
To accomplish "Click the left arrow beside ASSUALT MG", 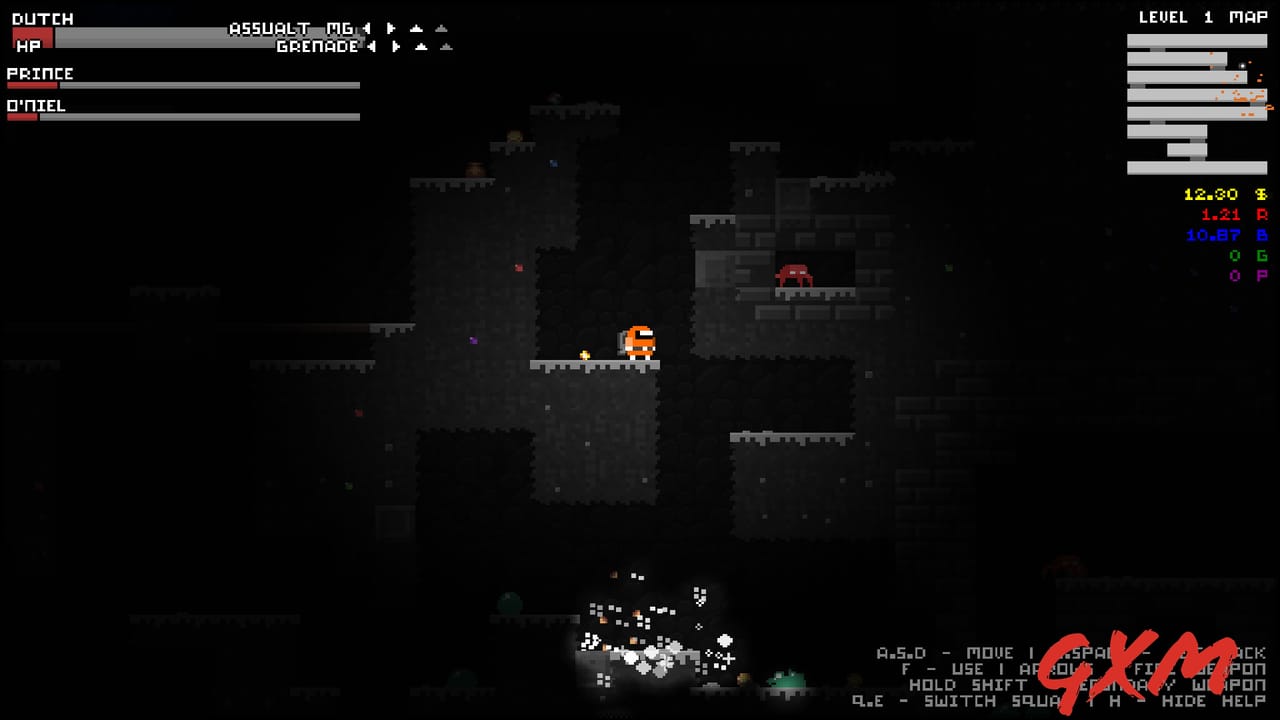I will (x=365, y=29).
